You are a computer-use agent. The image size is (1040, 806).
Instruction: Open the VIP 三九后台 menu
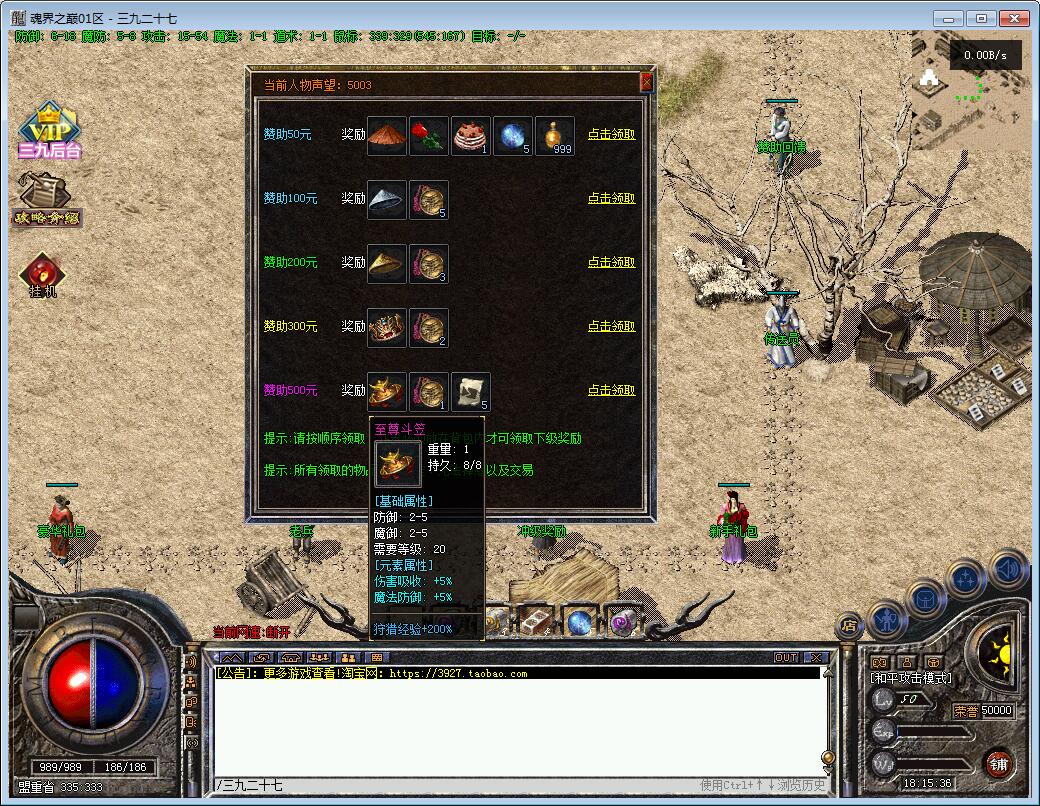click(48, 132)
